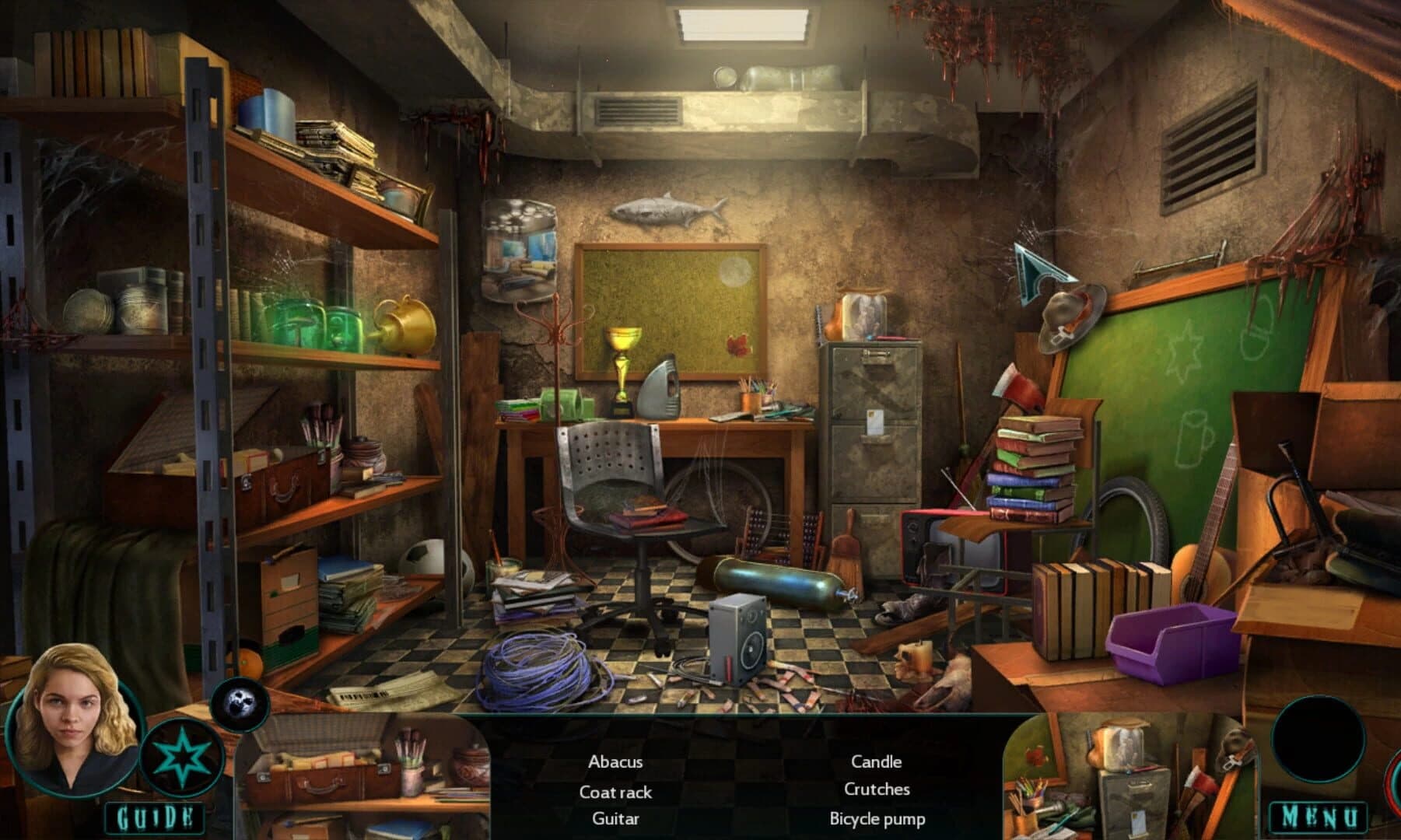Select 'Bicycle pump' in the word list
This screenshot has height=840, width=1401.
878,819
